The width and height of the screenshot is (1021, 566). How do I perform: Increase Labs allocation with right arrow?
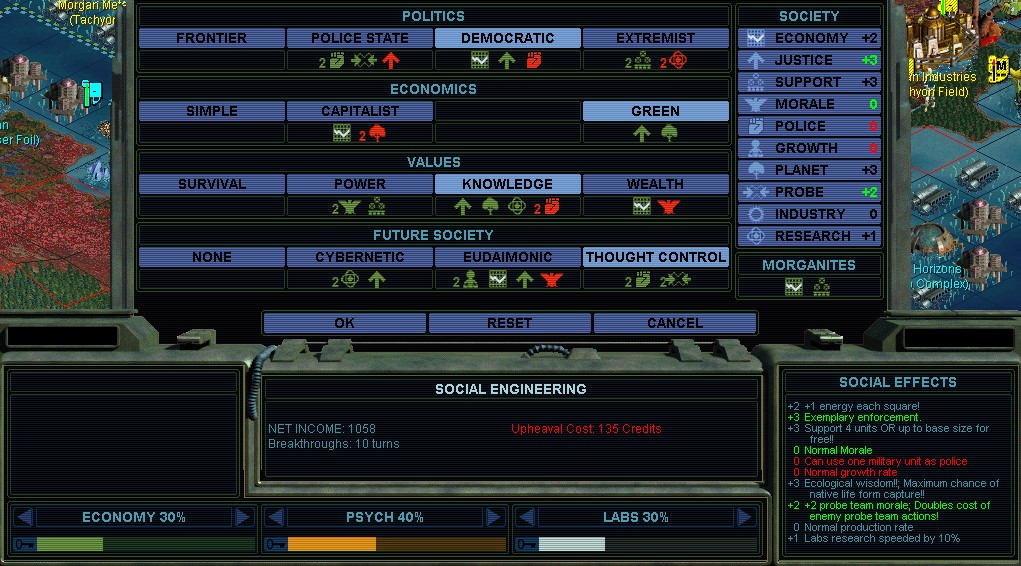tap(744, 517)
